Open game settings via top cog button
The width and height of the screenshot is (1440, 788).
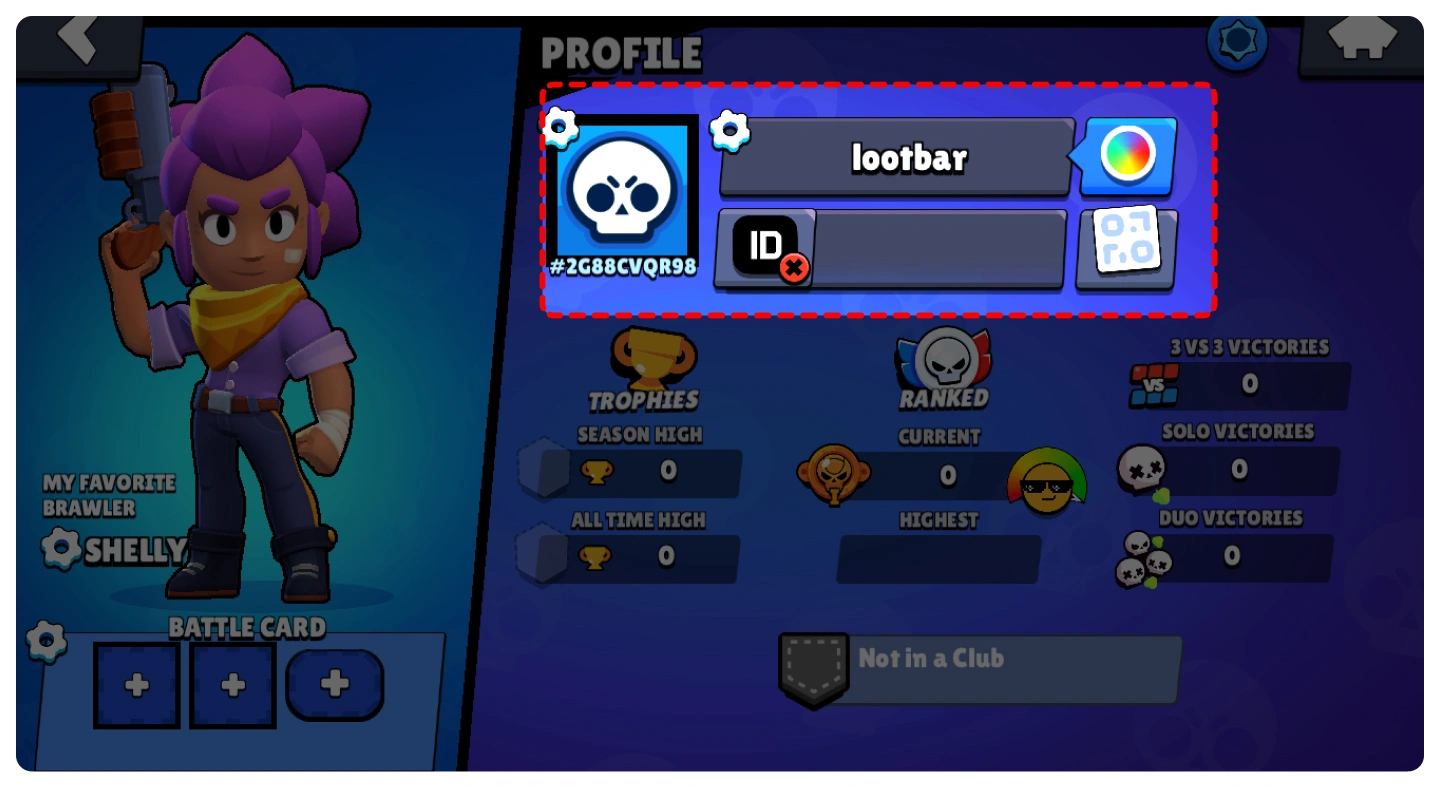coord(1237,41)
